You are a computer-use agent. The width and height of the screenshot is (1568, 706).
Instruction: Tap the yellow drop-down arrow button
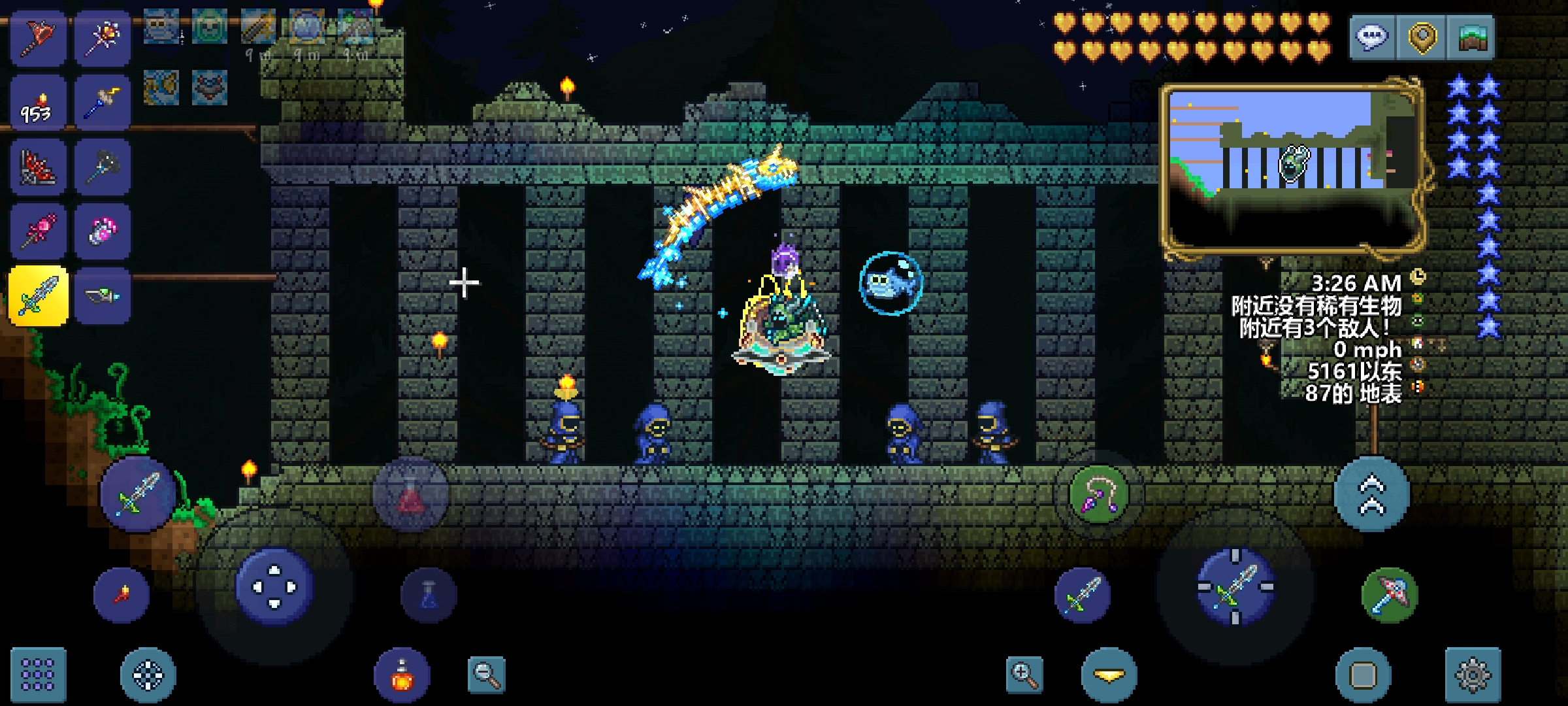tap(1109, 675)
